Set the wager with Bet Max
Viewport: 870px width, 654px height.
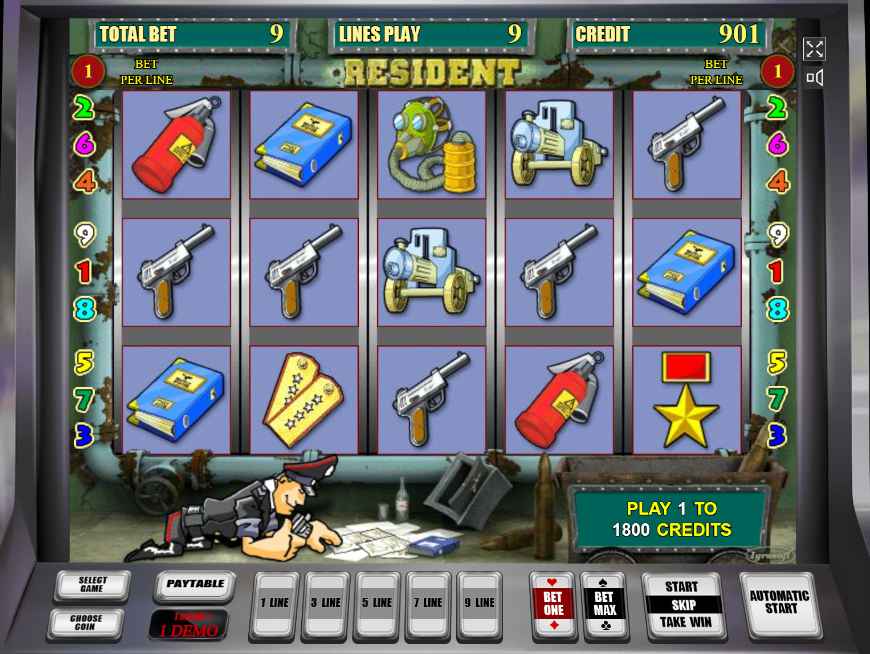(604, 604)
